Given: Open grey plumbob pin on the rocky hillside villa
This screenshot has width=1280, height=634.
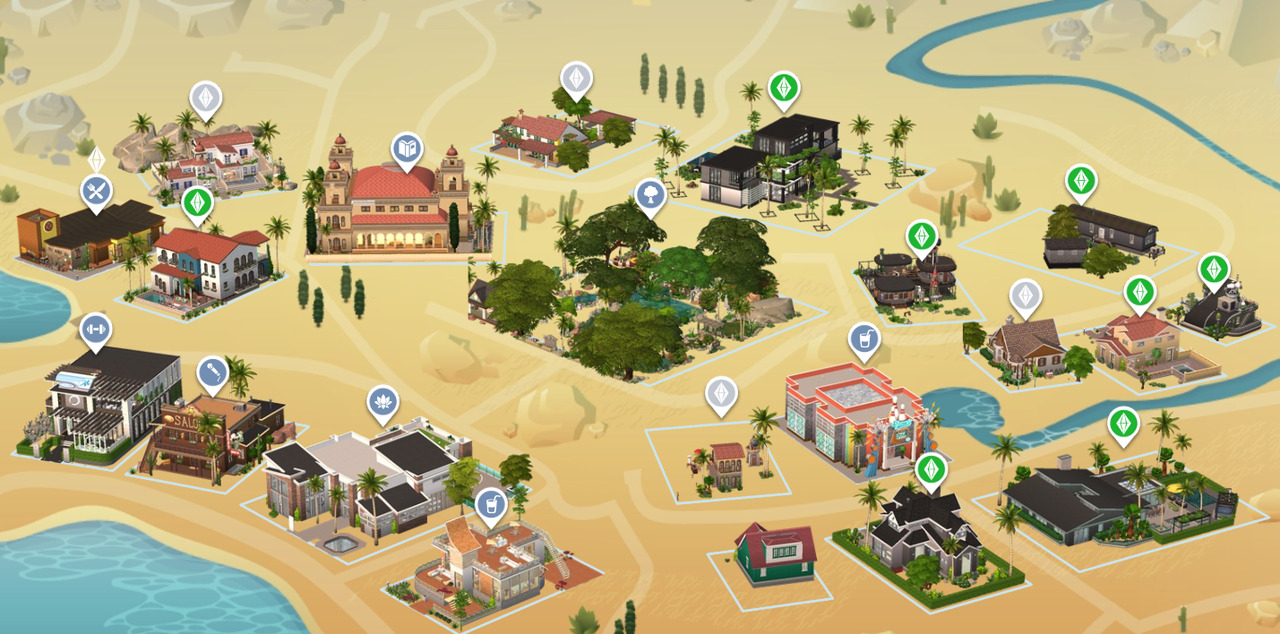Looking at the screenshot, I should pos(206,98).
